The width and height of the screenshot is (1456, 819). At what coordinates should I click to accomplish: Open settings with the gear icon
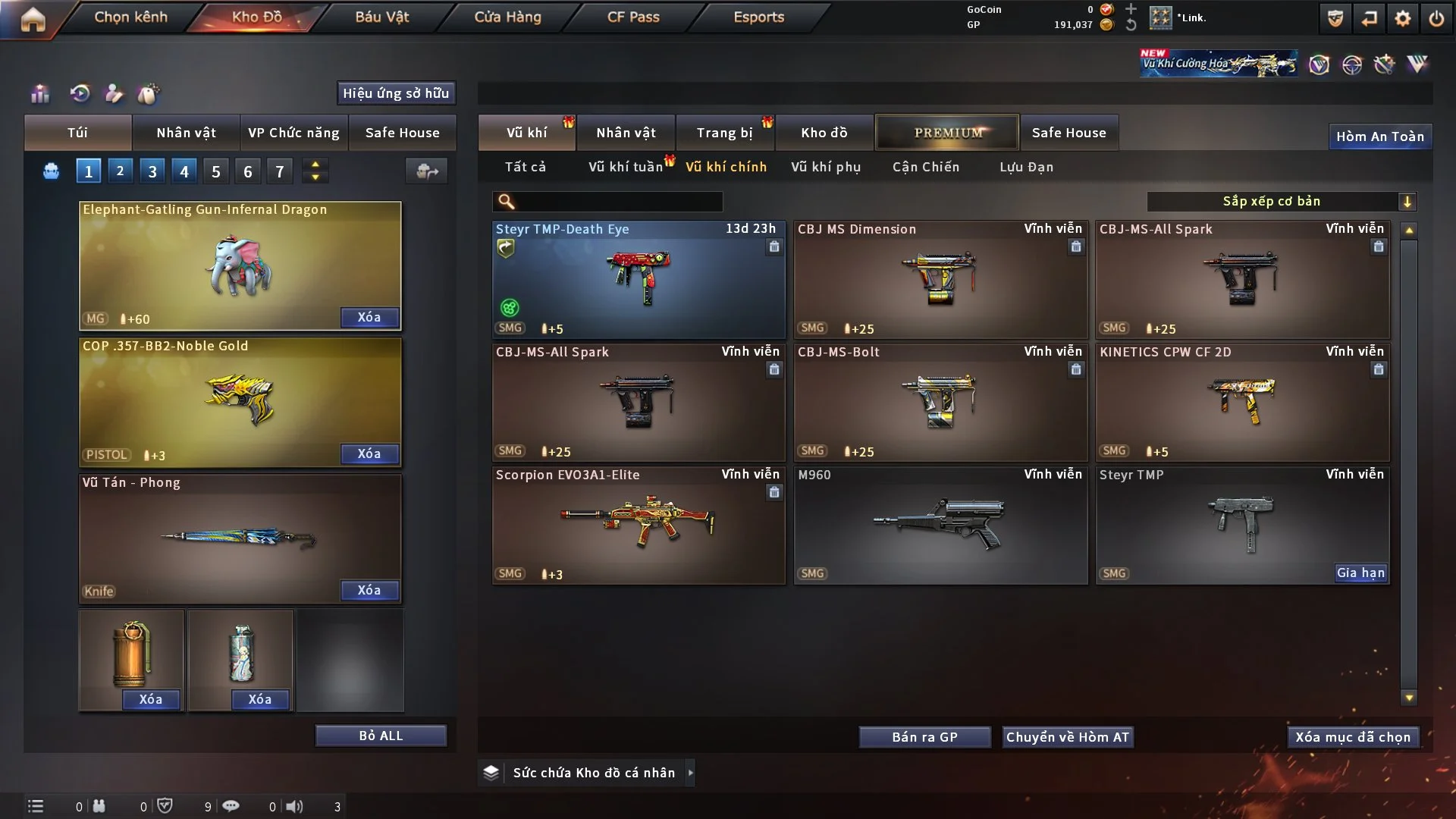(1402, 18)
